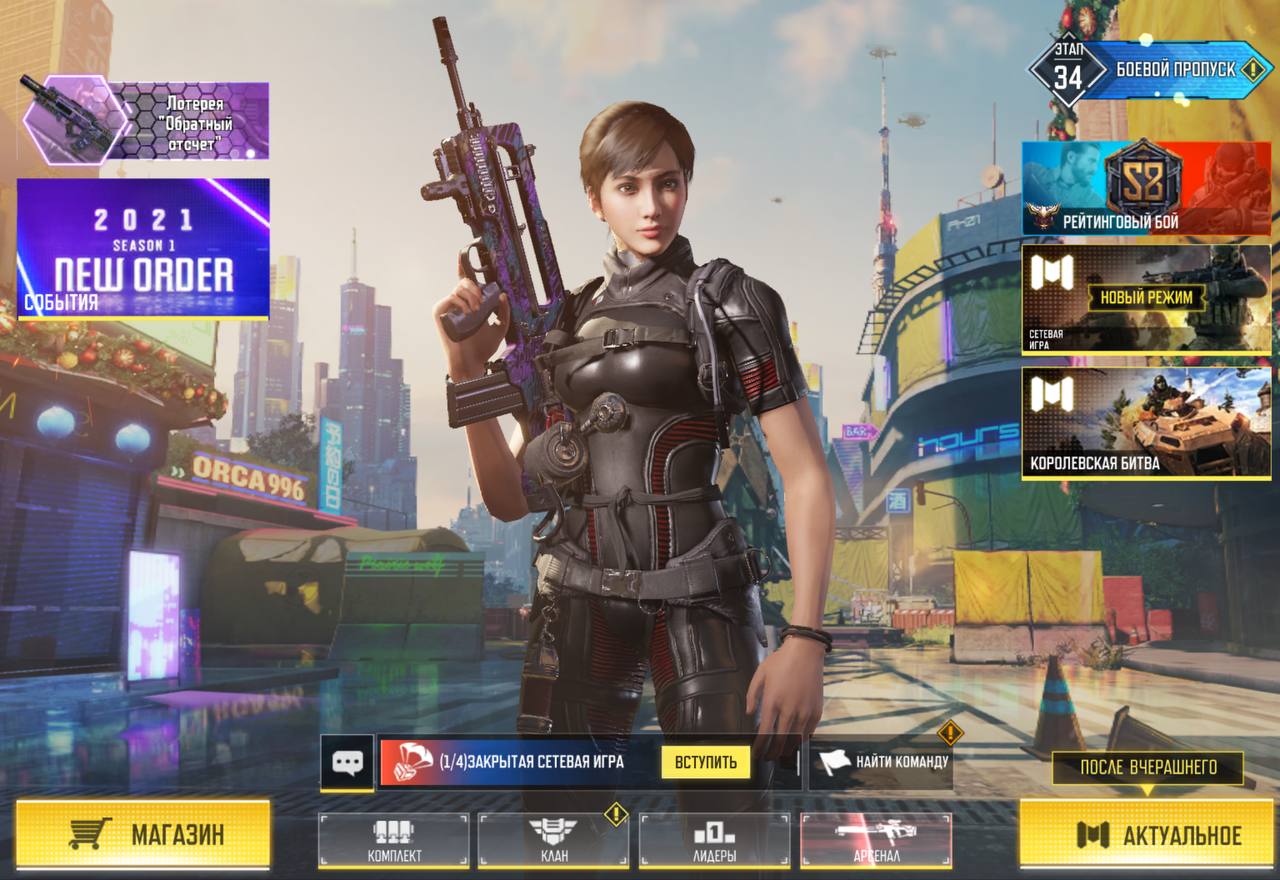Select the Сетевая игра multiplayer banner
This screenshot has width=1280, height=880.
[1146, 299]
